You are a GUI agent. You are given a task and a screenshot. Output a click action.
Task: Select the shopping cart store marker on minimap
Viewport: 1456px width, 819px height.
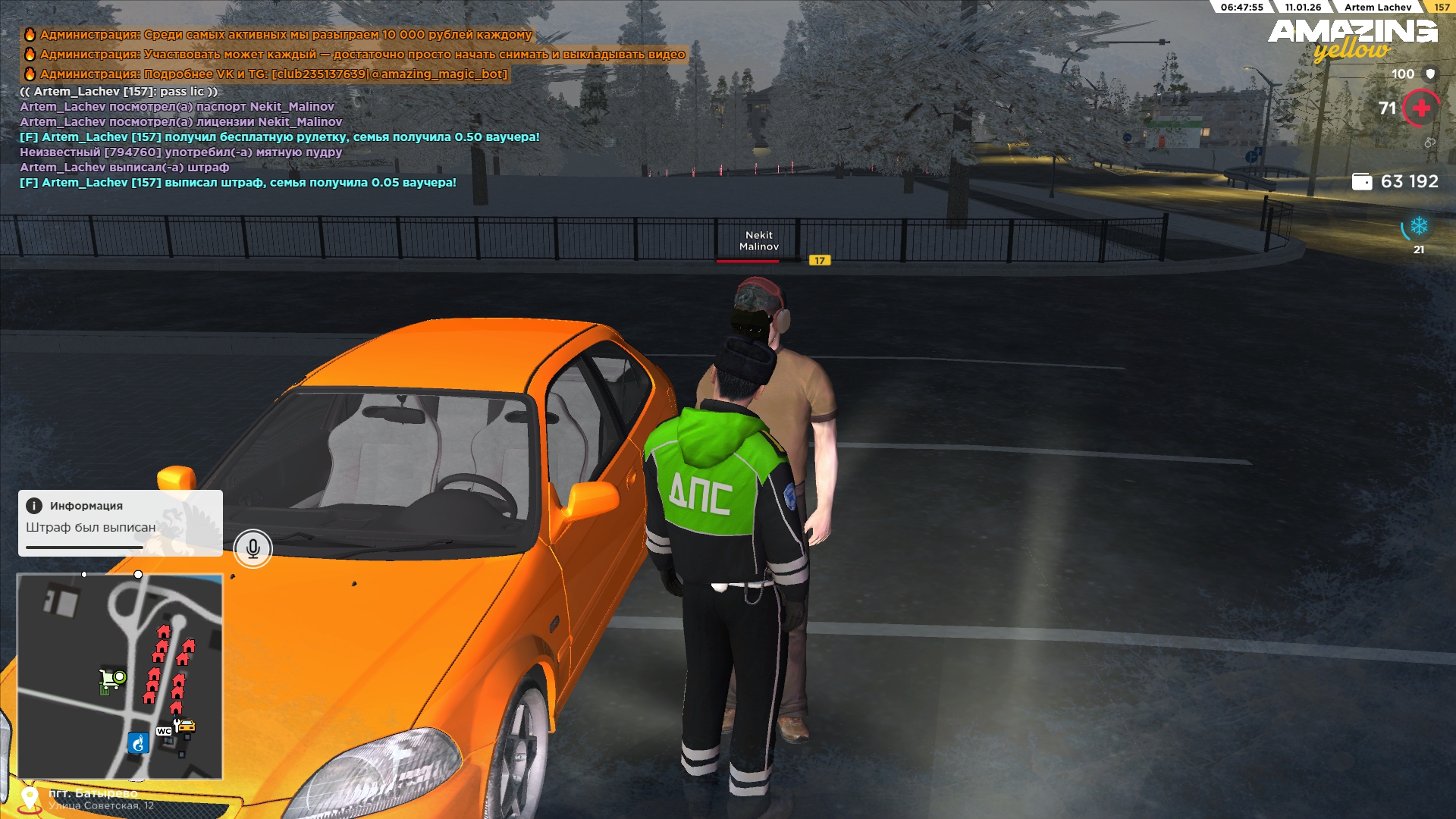pos(112,678)
